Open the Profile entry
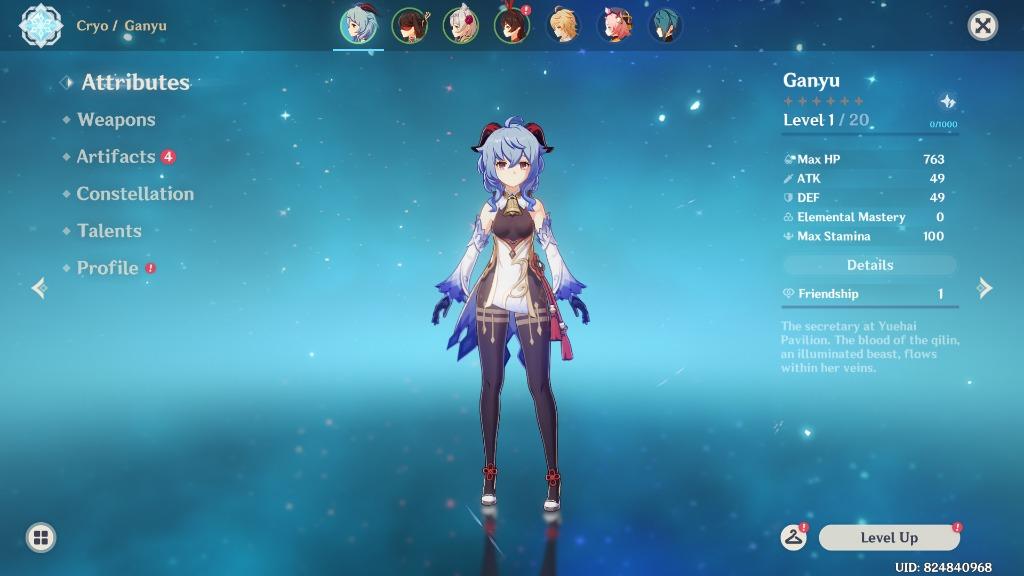This screenshot has width=1024, height=576. [x=107, y=268]
